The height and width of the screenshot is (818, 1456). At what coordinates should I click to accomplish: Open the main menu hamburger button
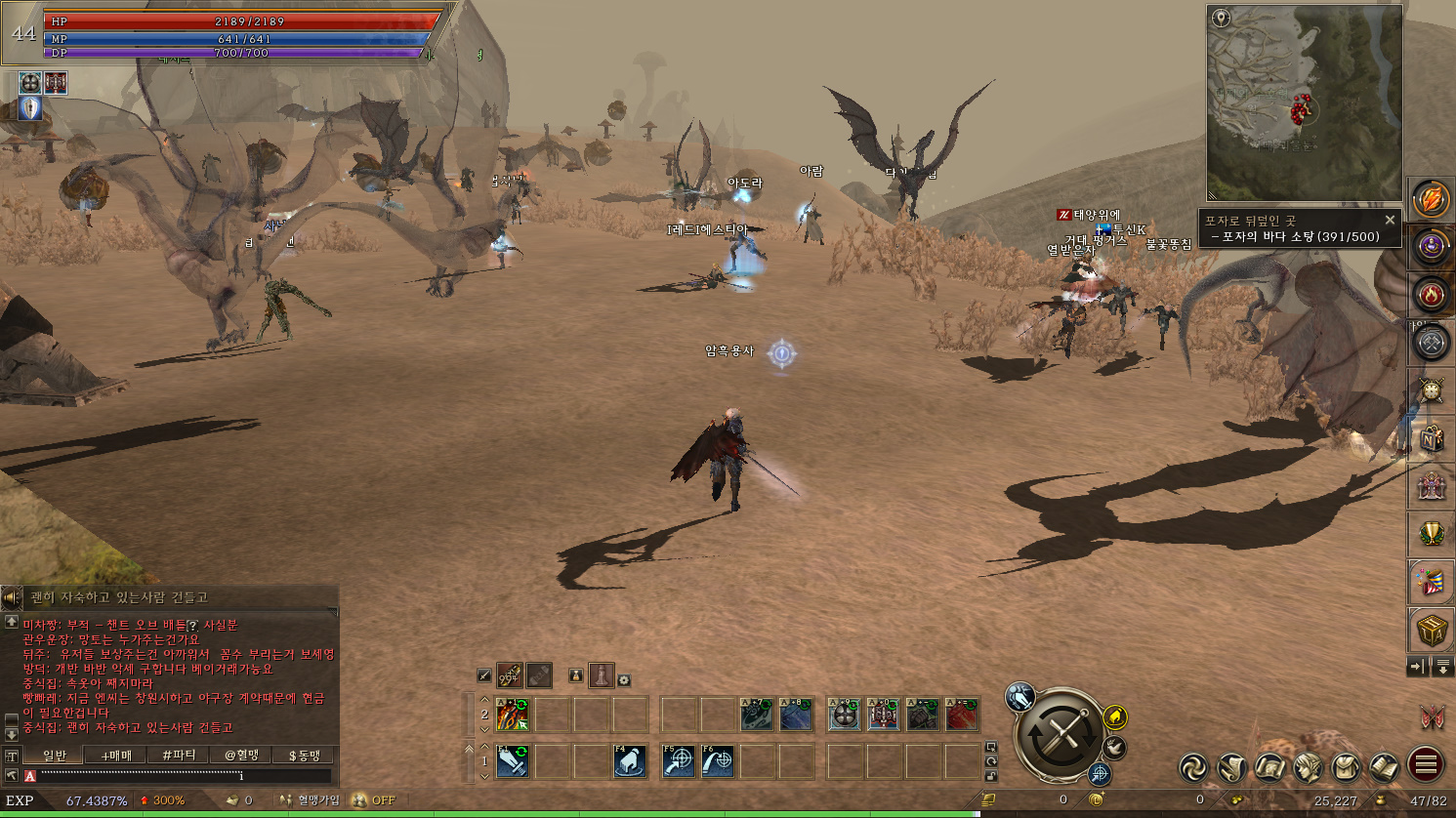pyautogui.click(x=1426, y=765)
